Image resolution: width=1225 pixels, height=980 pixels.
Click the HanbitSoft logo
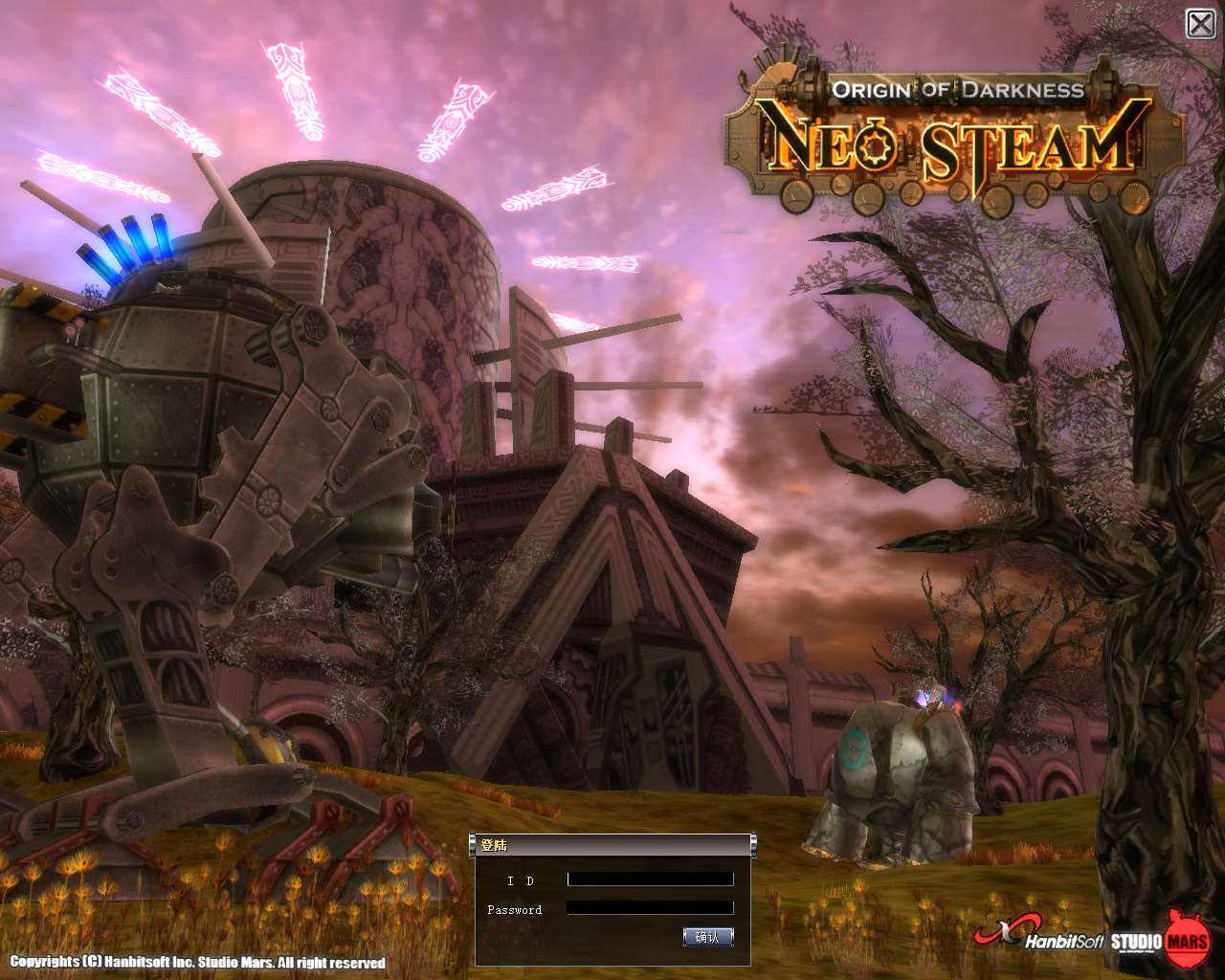click(1061, 942)
